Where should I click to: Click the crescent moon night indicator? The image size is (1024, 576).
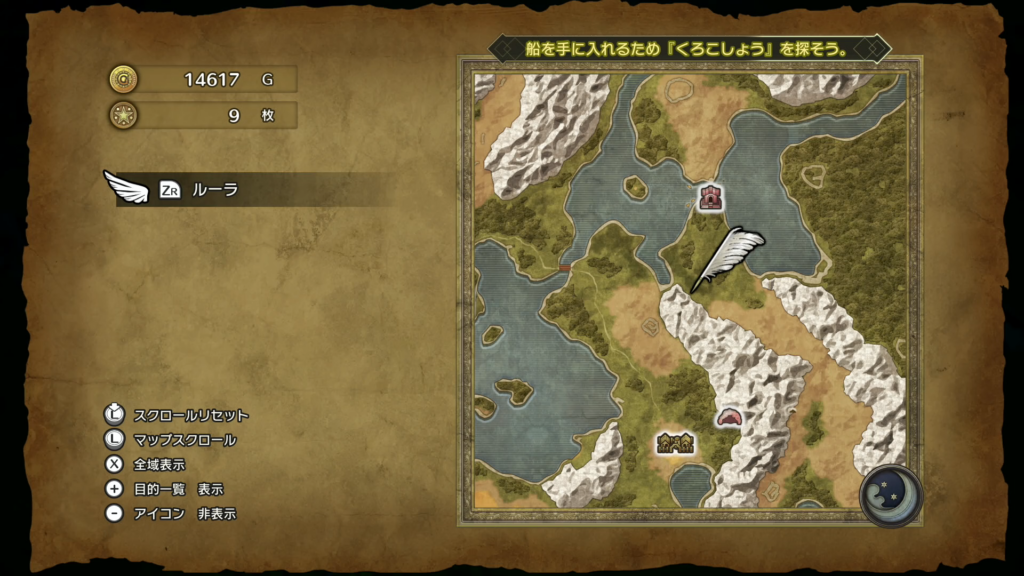click(890, 495)
